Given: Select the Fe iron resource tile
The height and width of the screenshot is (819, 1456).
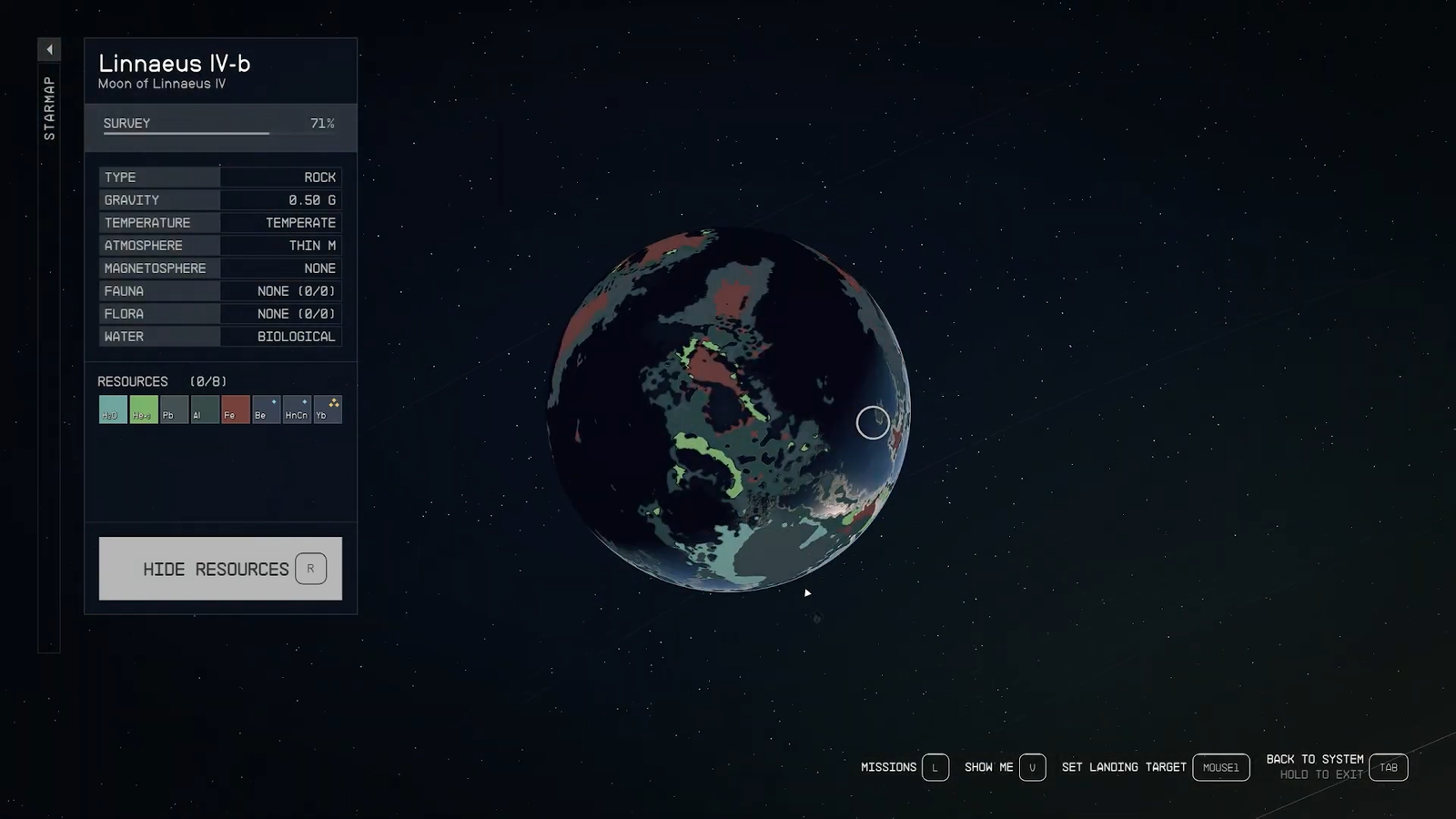Looking at the screenshot, I should 236,409.
